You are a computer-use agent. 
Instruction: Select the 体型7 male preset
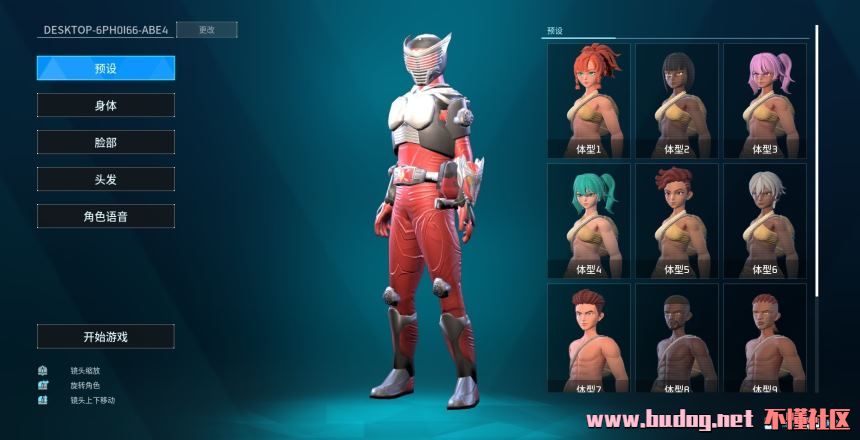coord(589,338)
